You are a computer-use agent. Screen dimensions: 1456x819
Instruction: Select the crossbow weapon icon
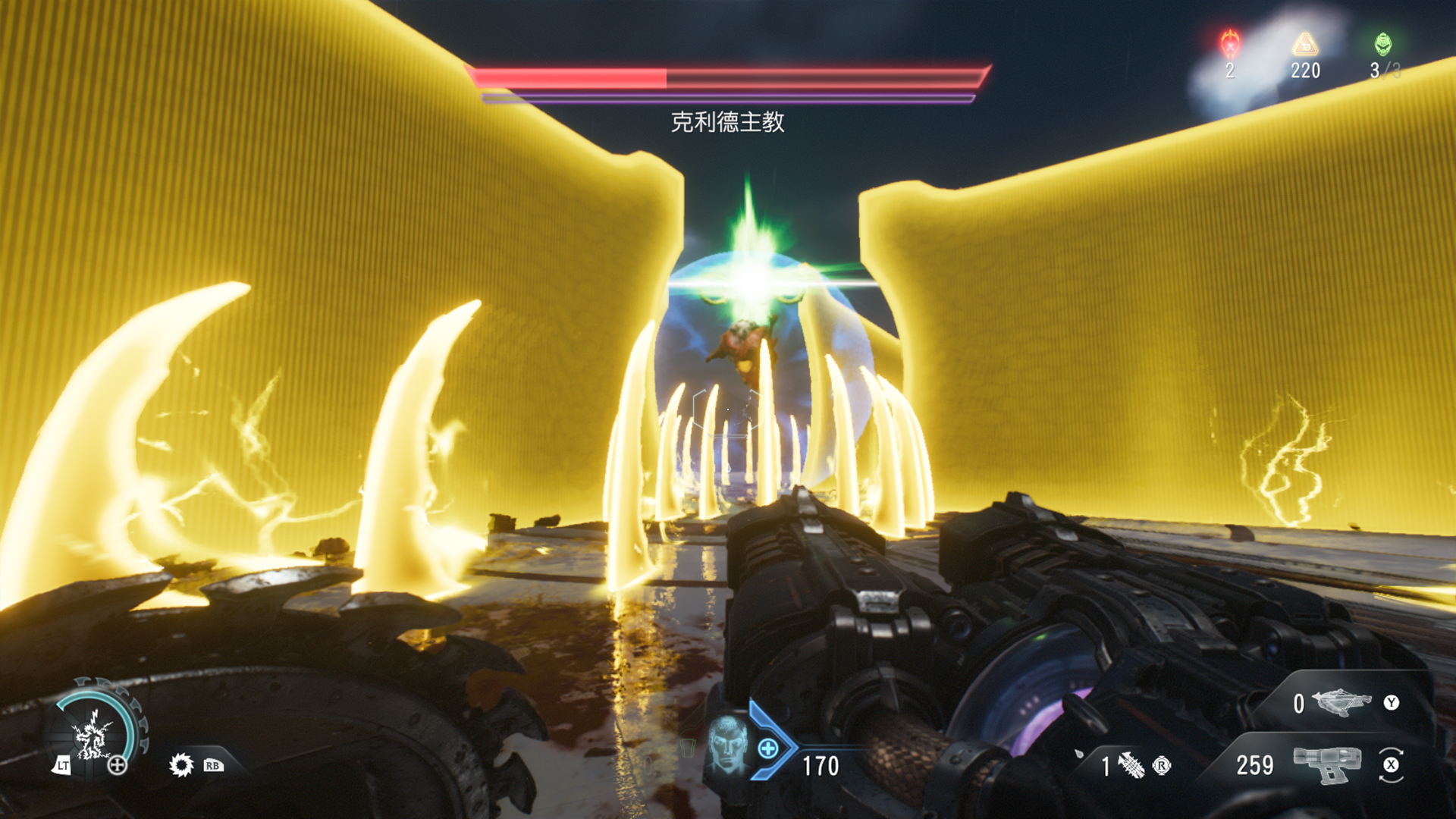(1341, 702)
